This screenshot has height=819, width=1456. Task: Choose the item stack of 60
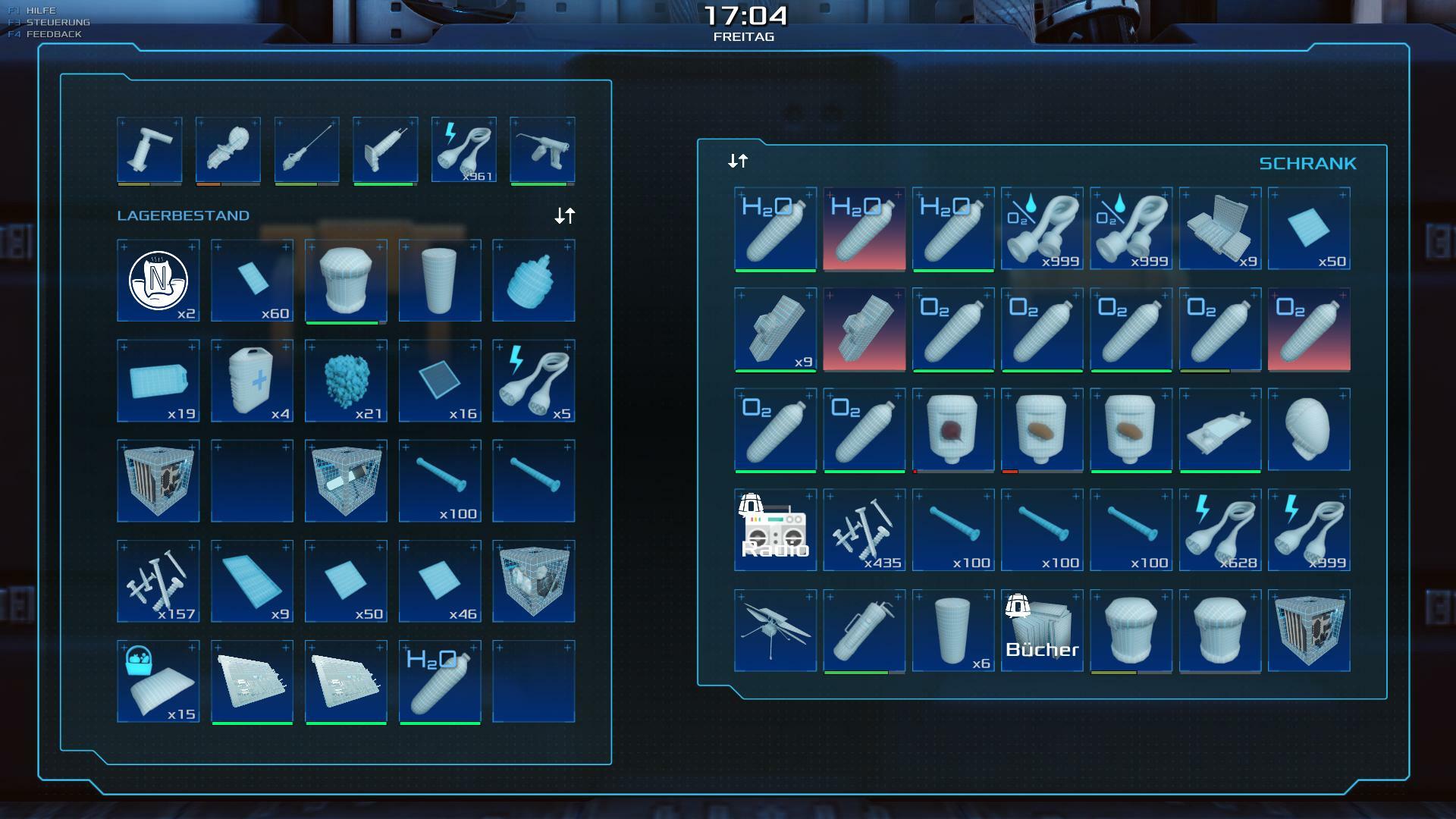[x=252, y=281]
